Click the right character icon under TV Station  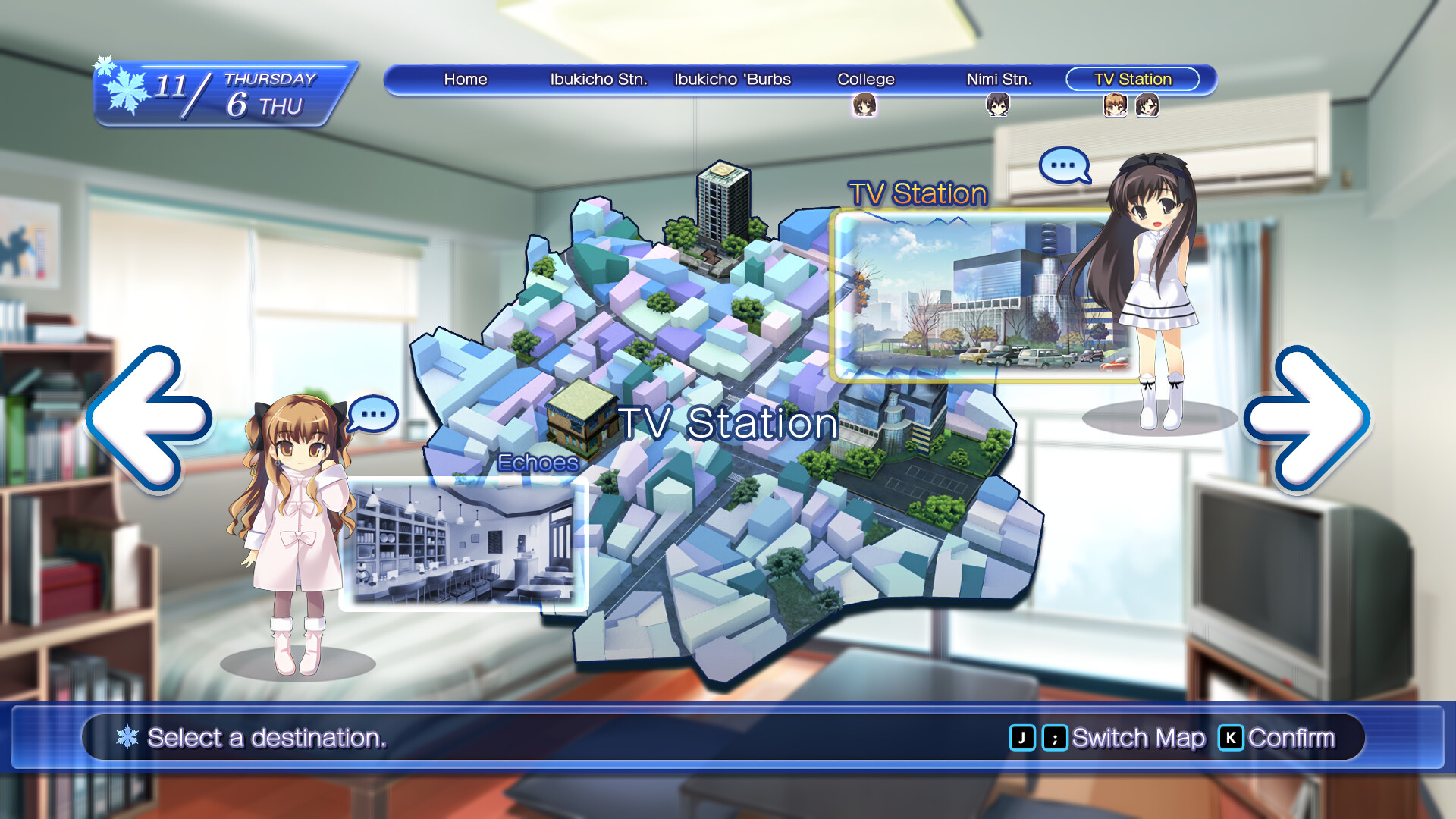pyautogui.click(x=1148, y=103)
